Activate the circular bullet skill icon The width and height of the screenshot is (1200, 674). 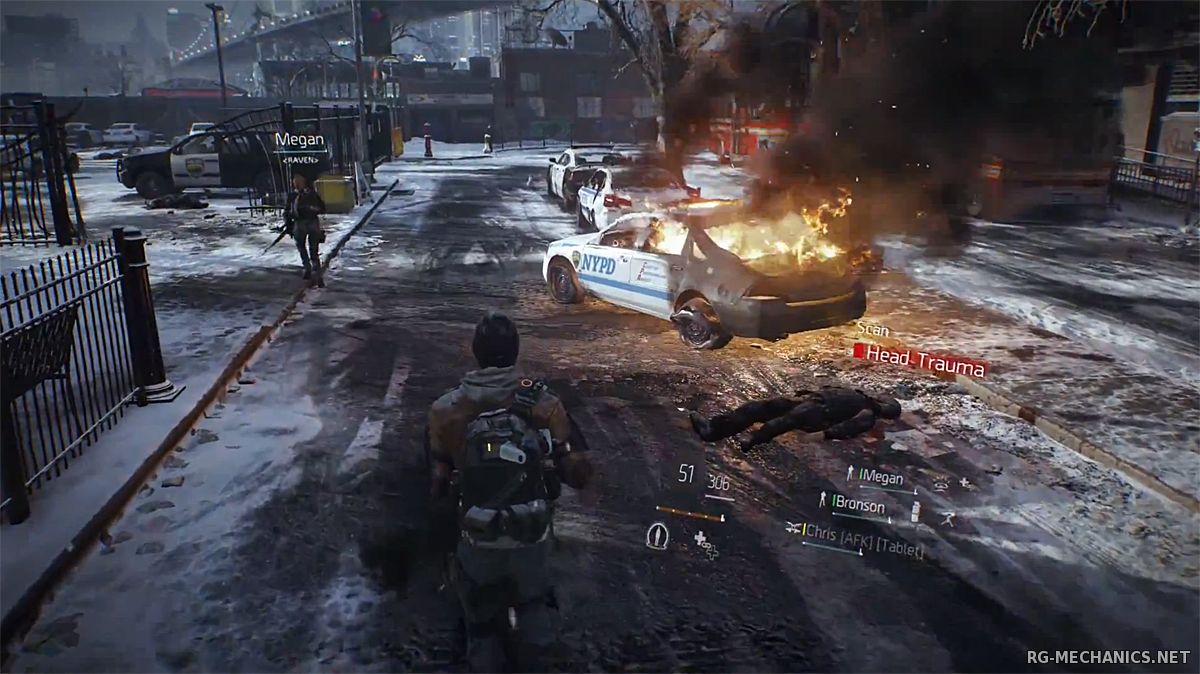pyautogui.click(x=657, y=536)
